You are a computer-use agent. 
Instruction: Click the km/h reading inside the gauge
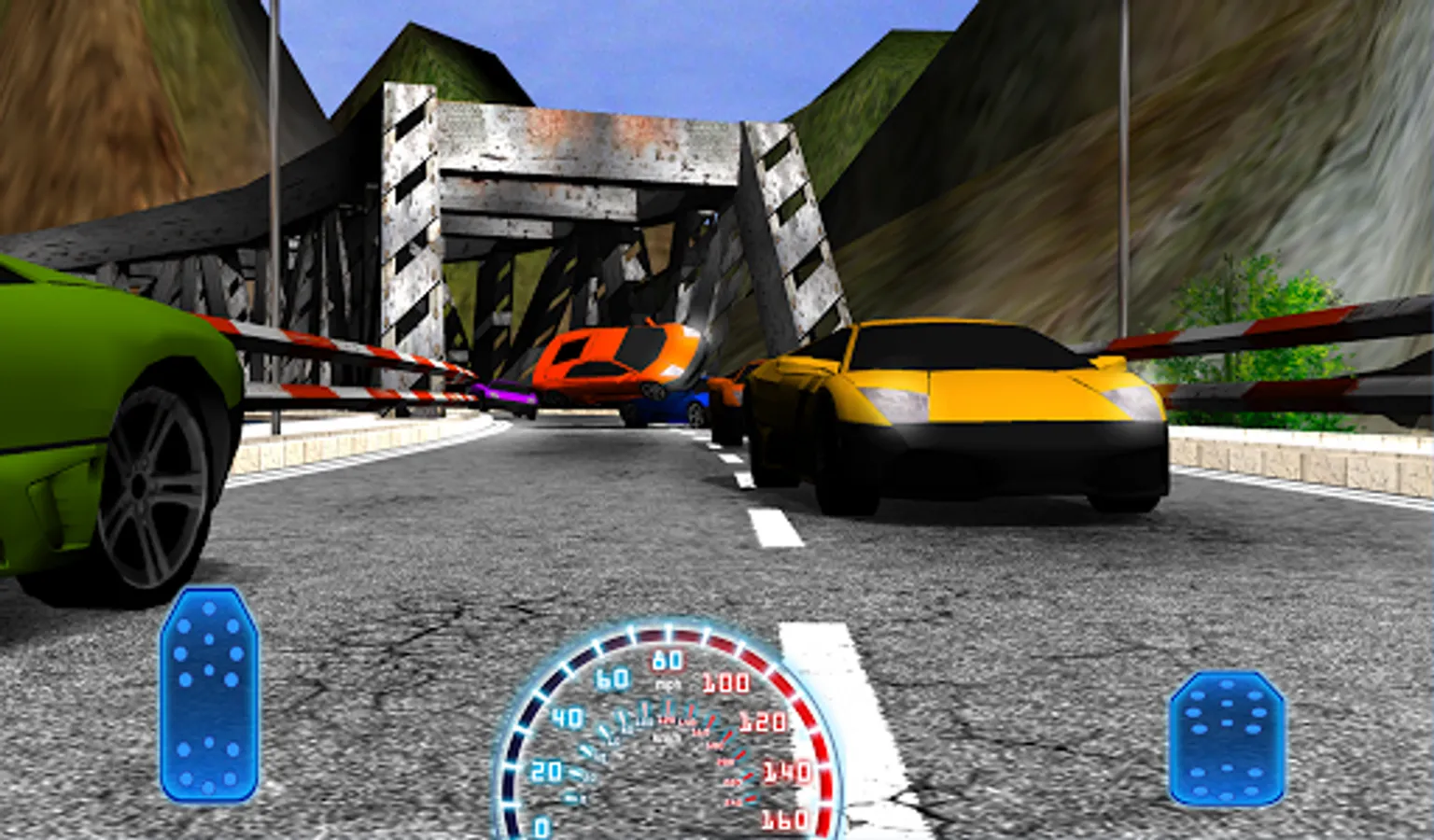point(662,737)
